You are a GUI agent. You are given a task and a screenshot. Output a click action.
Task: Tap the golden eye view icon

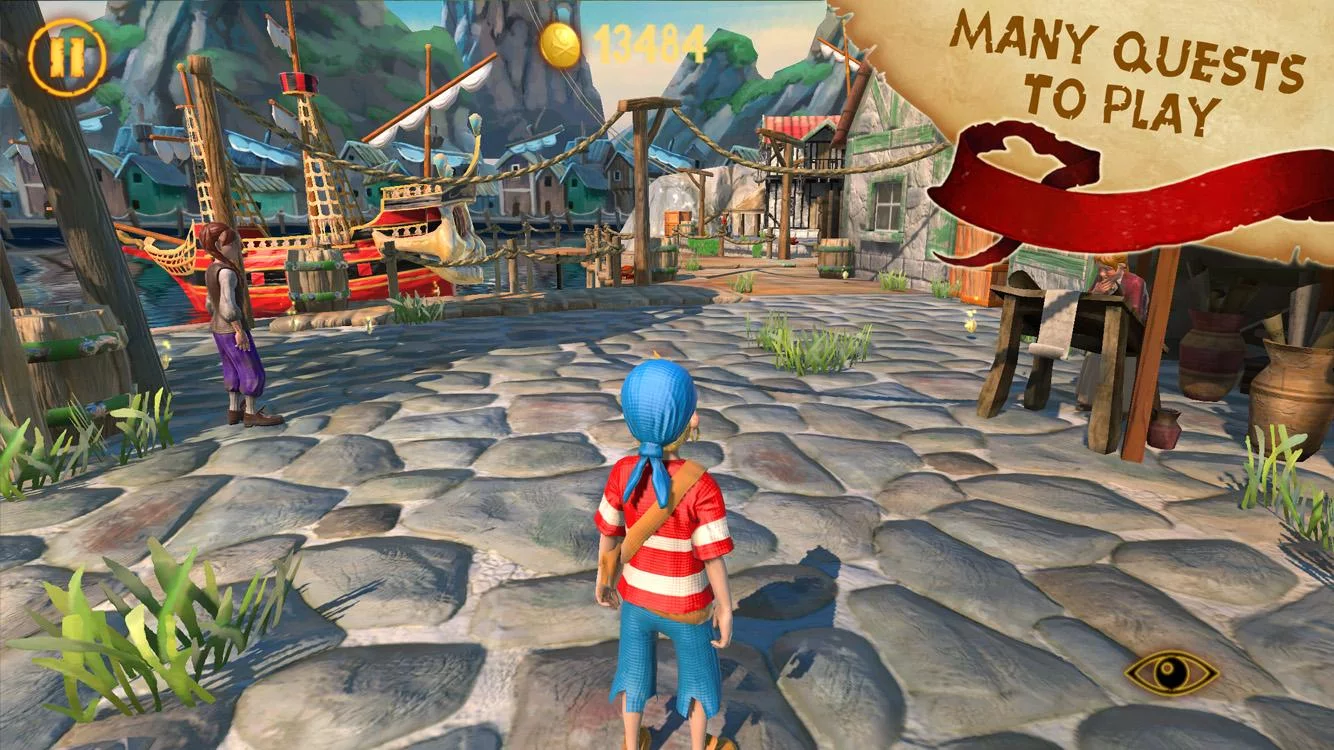pyautogui.click(x=1171, y=672)
